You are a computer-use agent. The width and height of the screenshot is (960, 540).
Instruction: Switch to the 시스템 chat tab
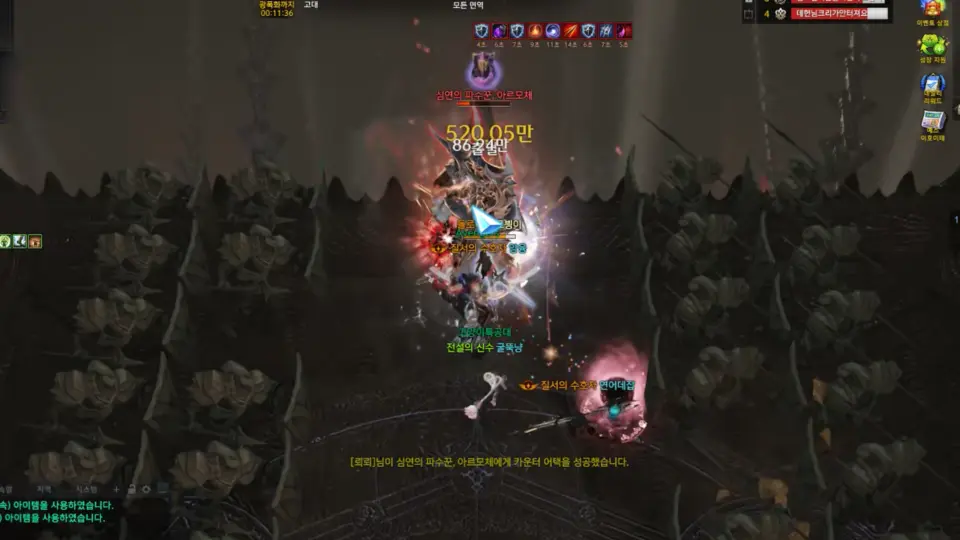89,489
